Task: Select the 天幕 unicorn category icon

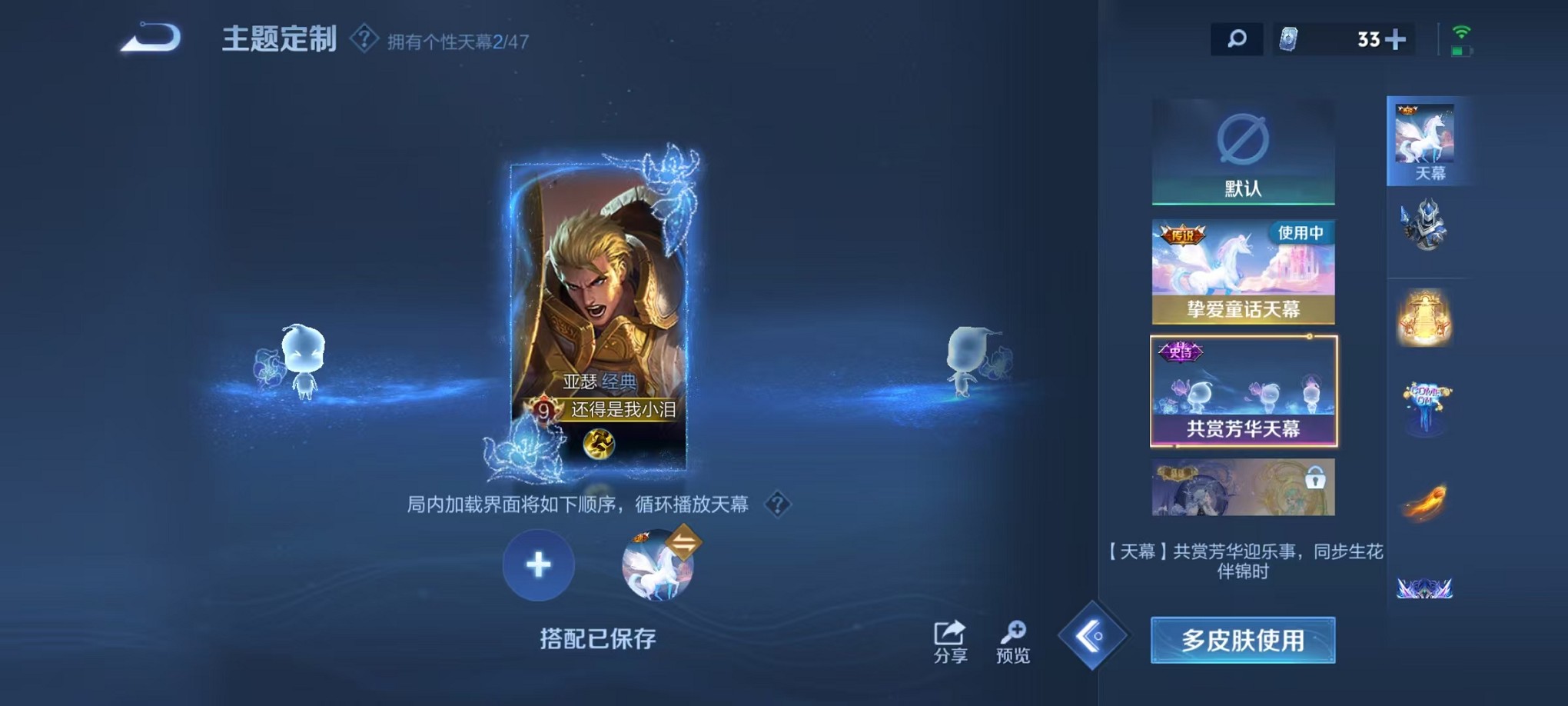Action: [x=1427, y=138]
